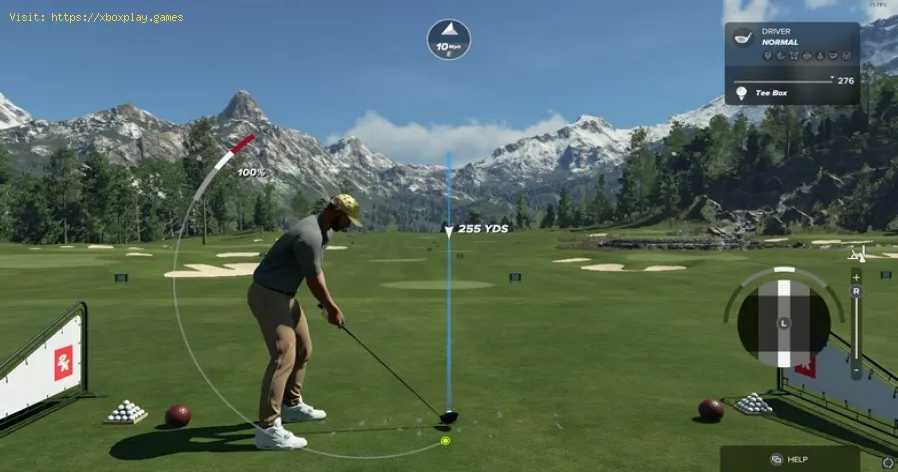Select the Driver club head icon
898x472 pixels.
pos(742,37)
